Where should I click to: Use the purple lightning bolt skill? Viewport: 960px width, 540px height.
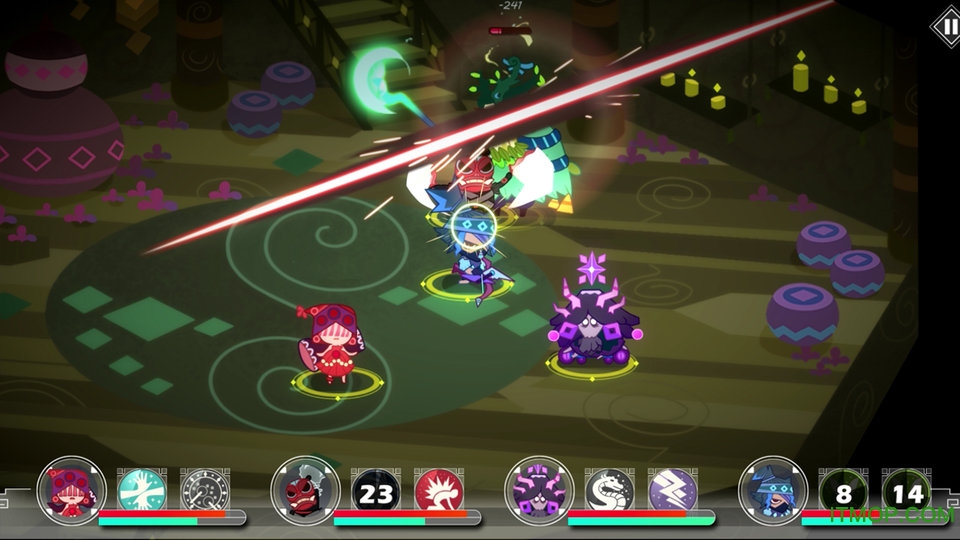click(673, 491)
